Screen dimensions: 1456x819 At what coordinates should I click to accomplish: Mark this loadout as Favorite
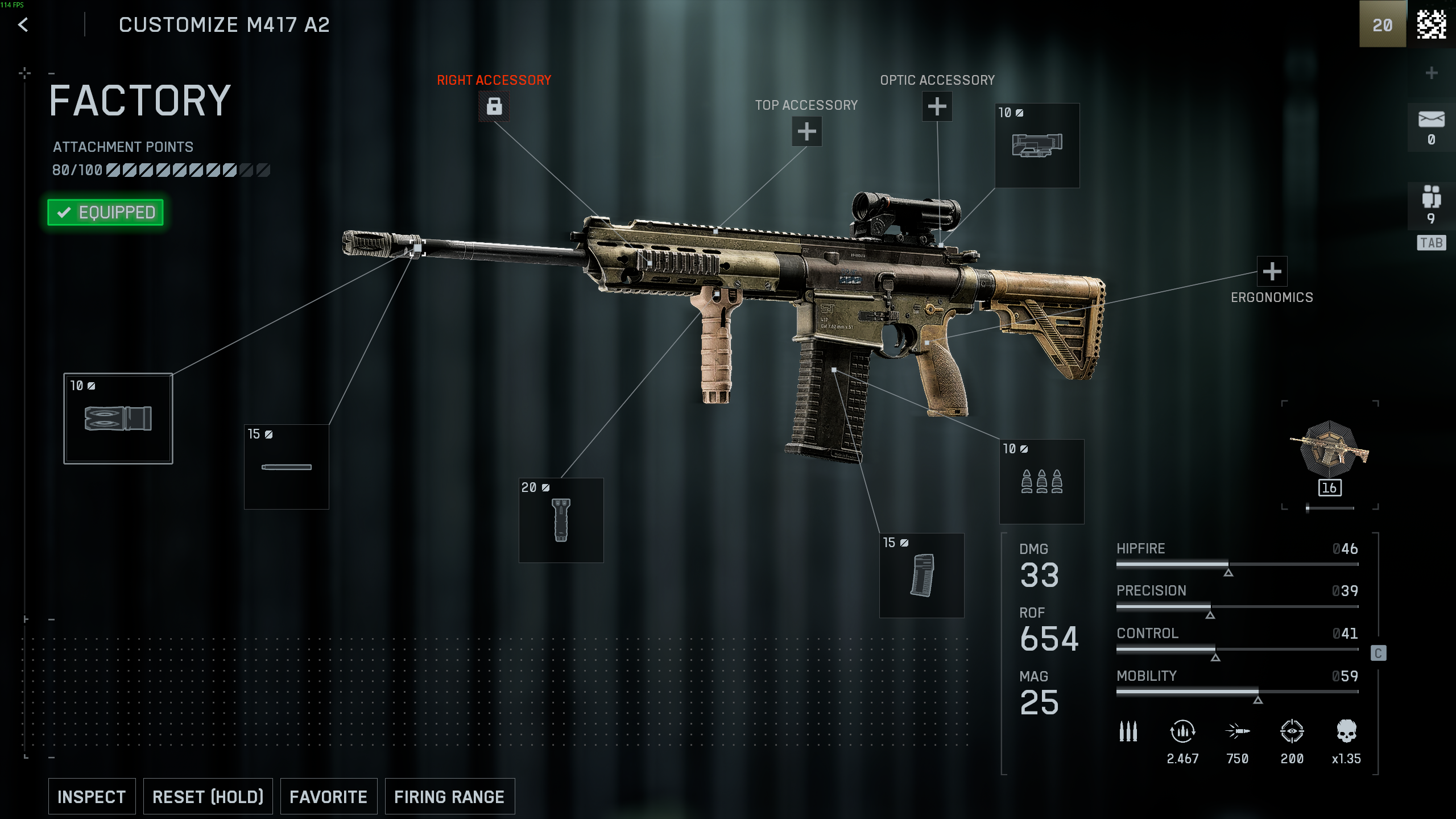(x=328, y=796)
